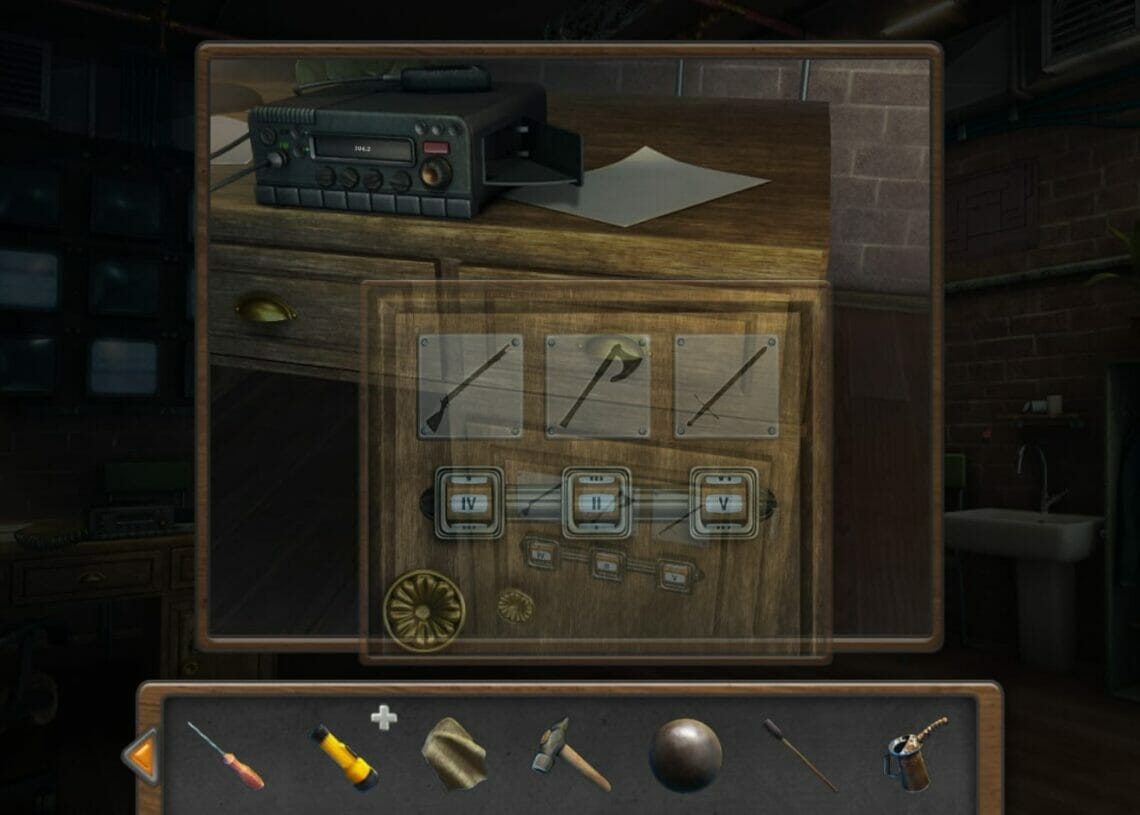This screenshot has width=1140, height=815.
Task: Choose the oil can inventory item
Action: coord(913,755)
